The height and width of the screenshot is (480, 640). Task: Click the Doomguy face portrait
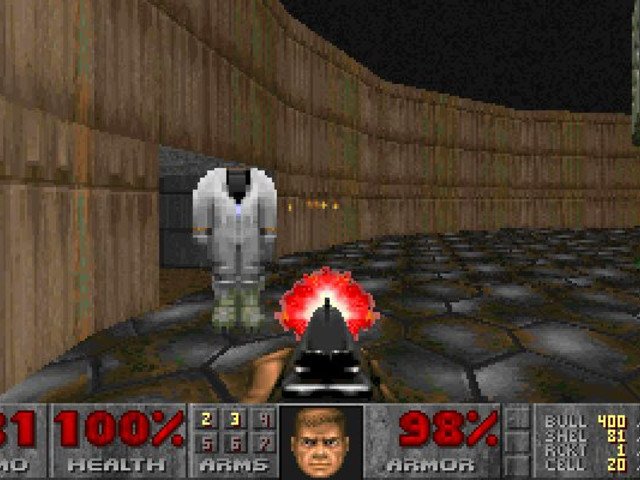320,440
